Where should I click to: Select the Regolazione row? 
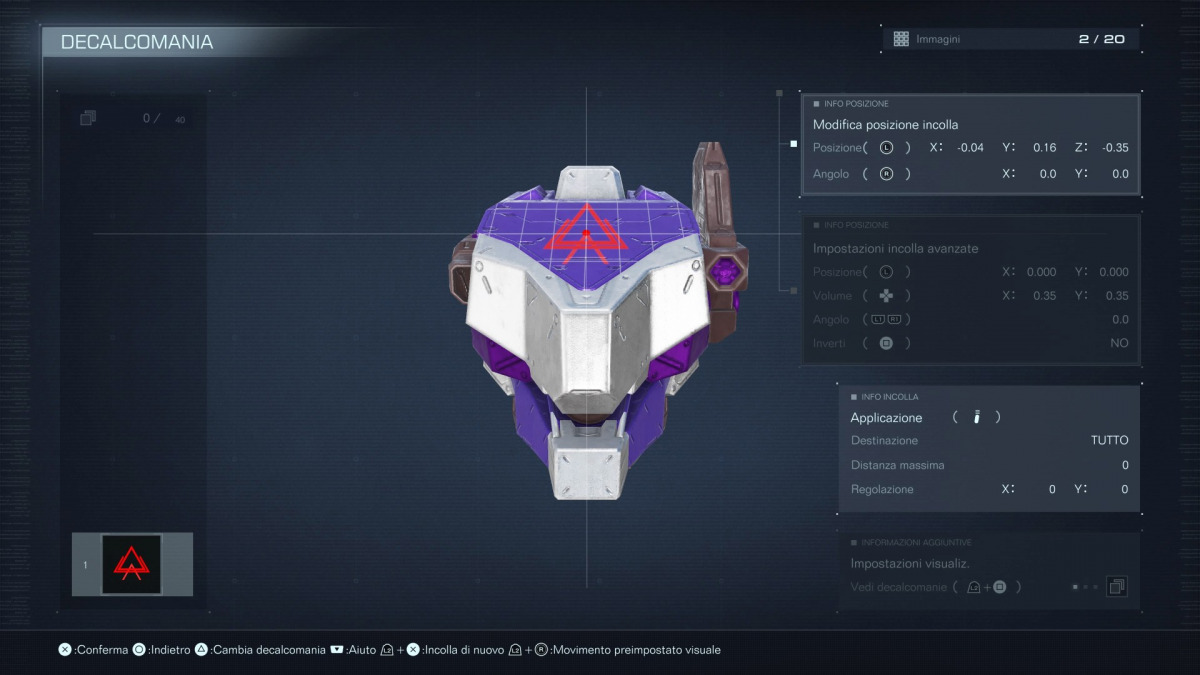coord(989,489)
